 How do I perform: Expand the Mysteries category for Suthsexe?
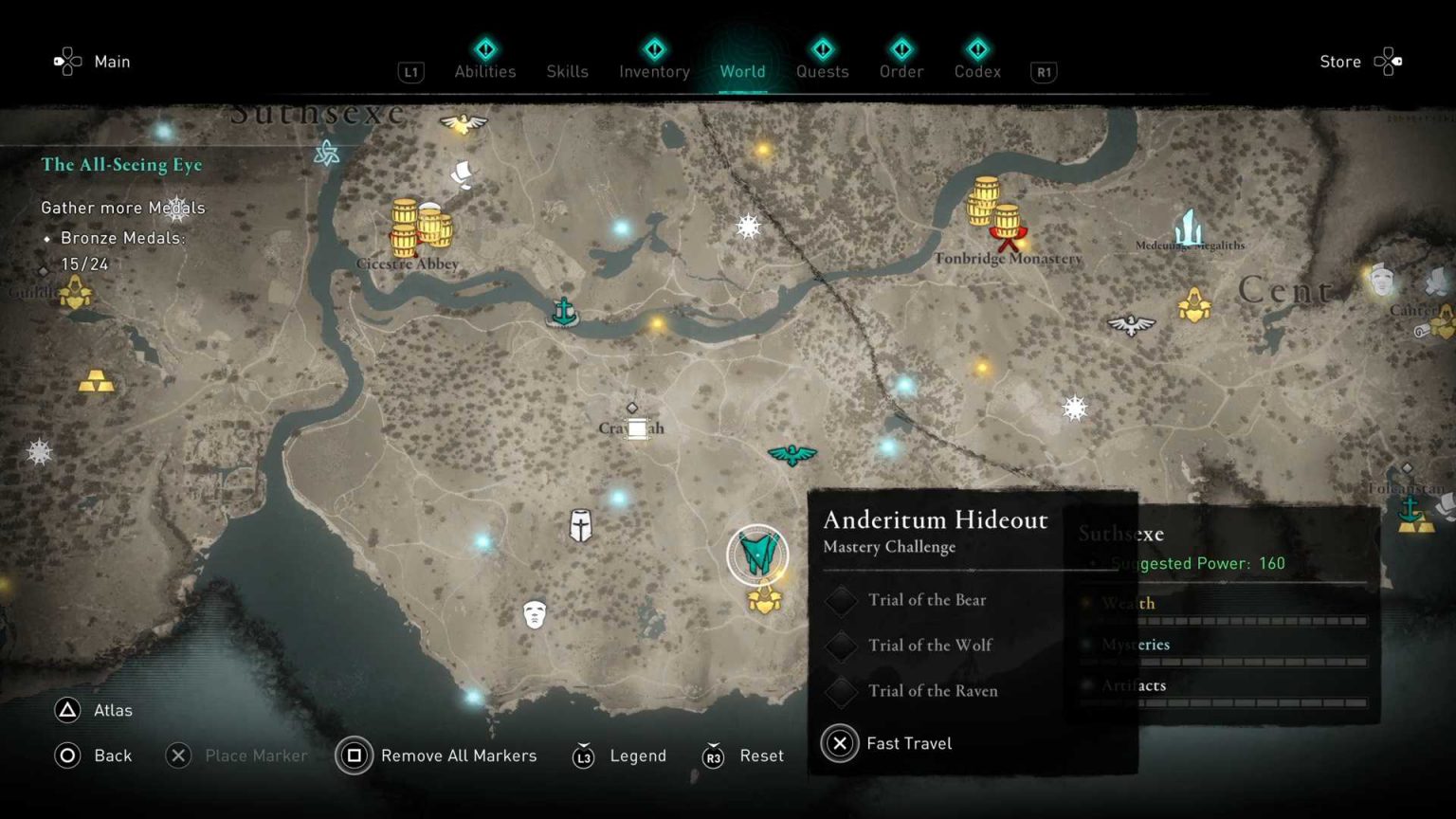coord(1135,645)
